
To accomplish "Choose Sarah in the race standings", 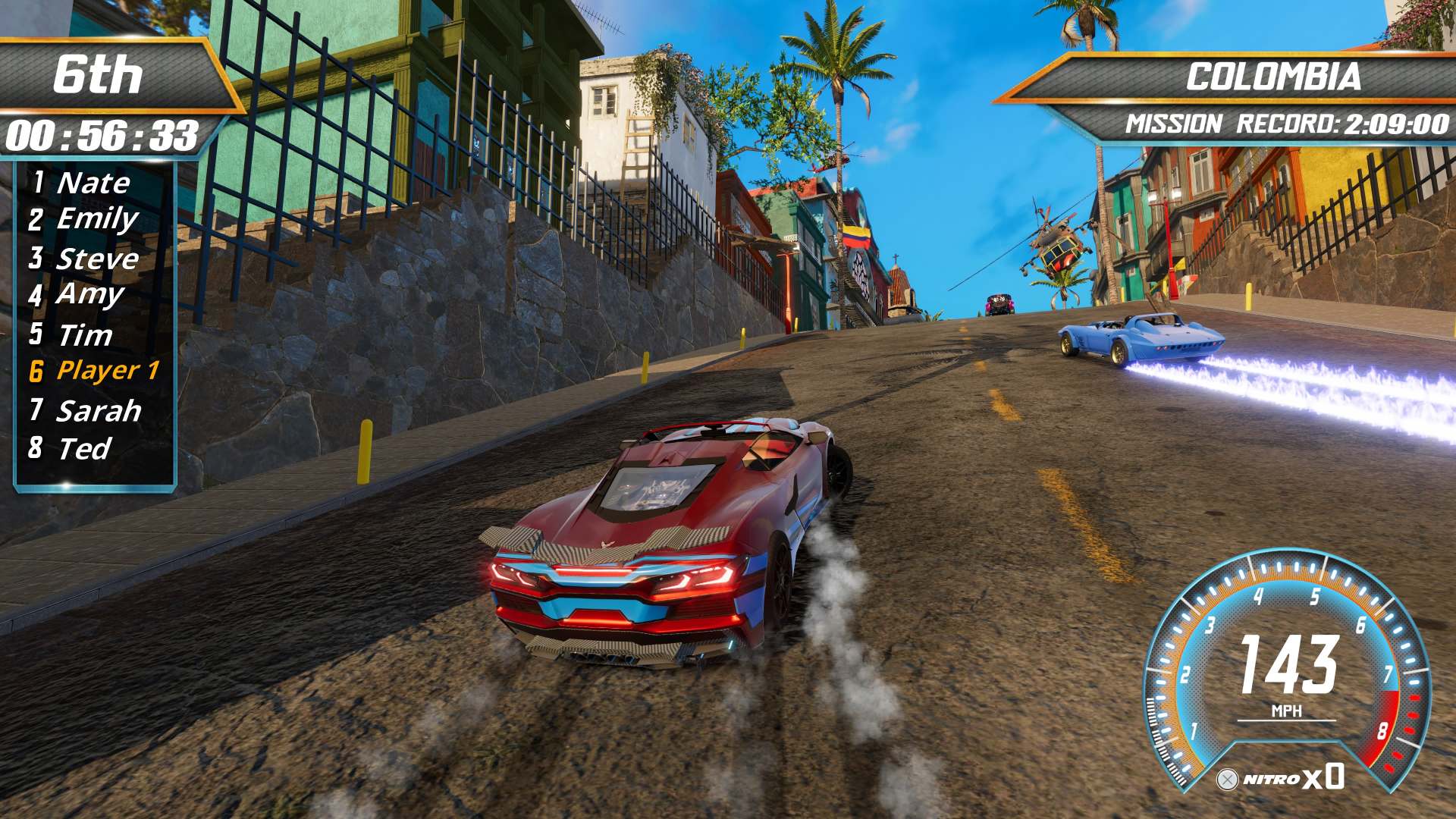I will coord(98,410).
